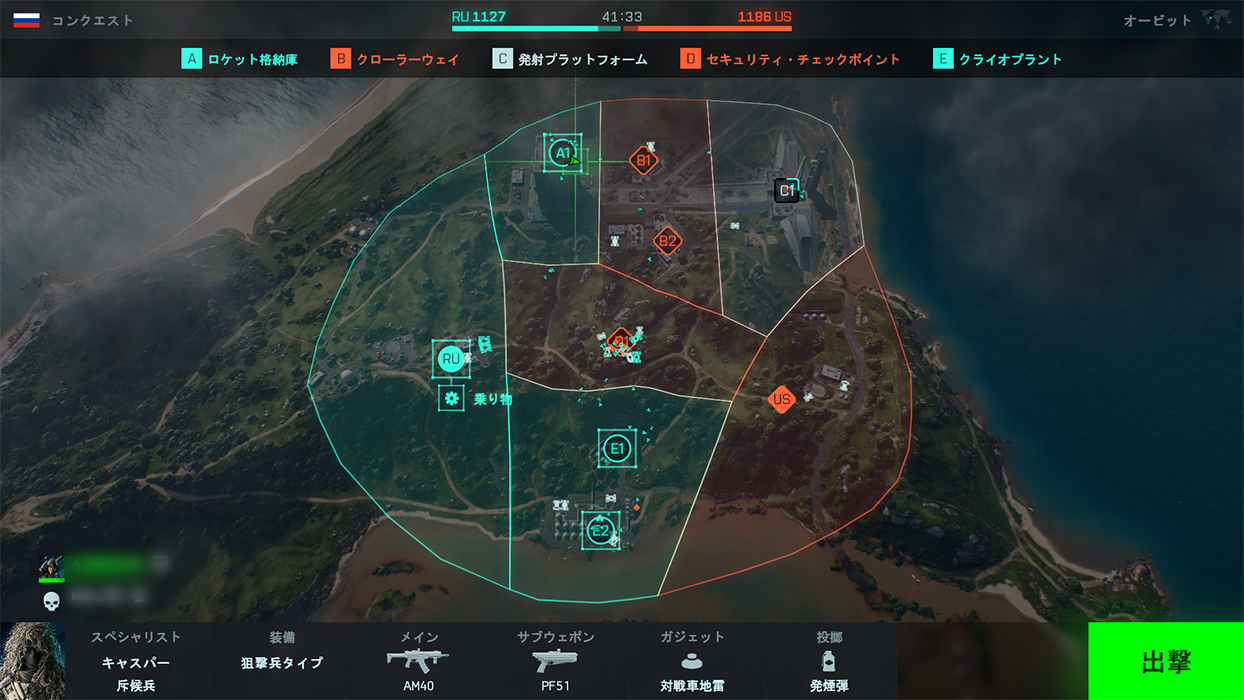
Task: Open the PF51 sub weapon slot
Action: (555, 662)
